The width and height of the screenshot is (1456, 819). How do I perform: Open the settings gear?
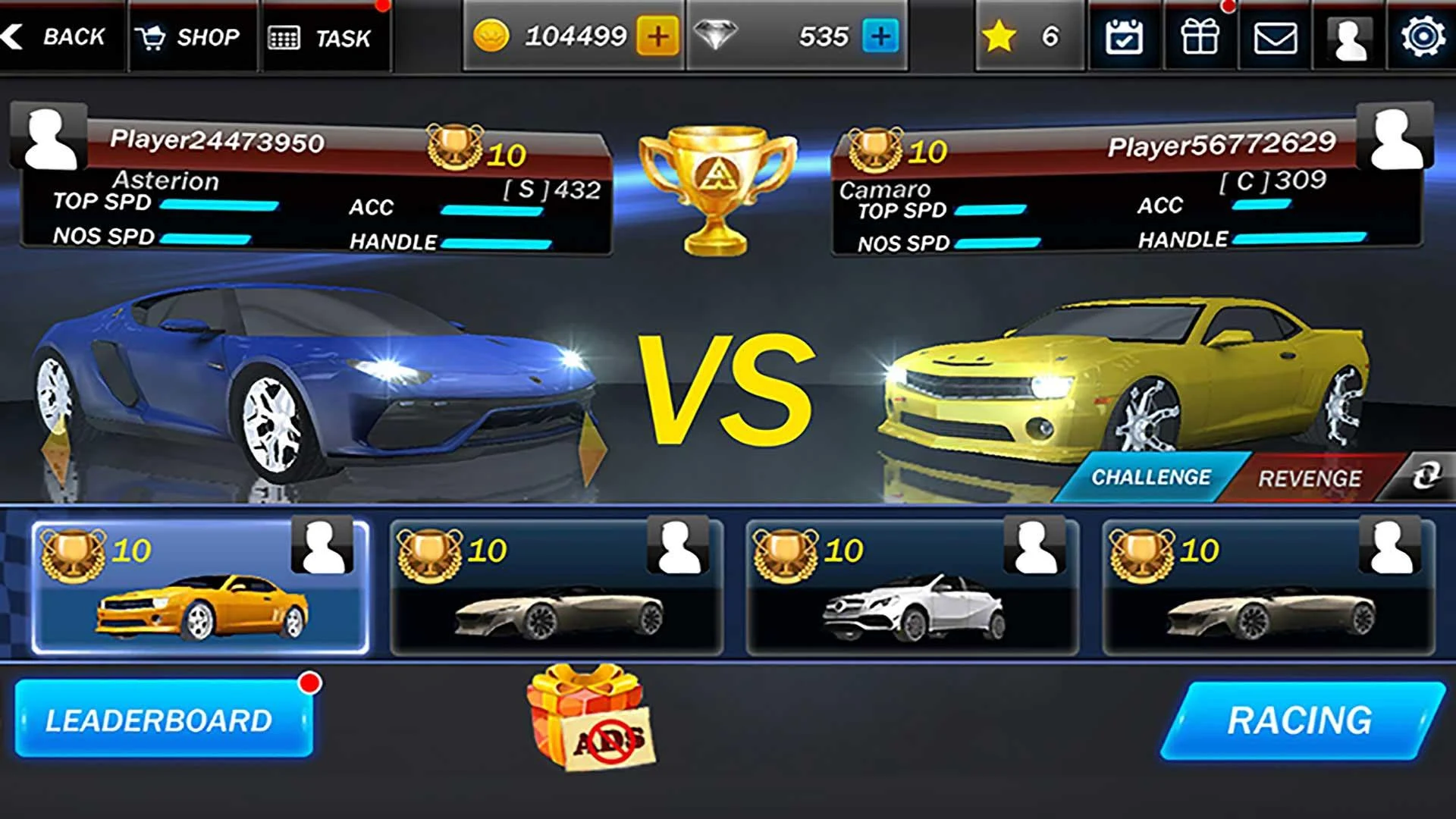(x=1427, y=37)
